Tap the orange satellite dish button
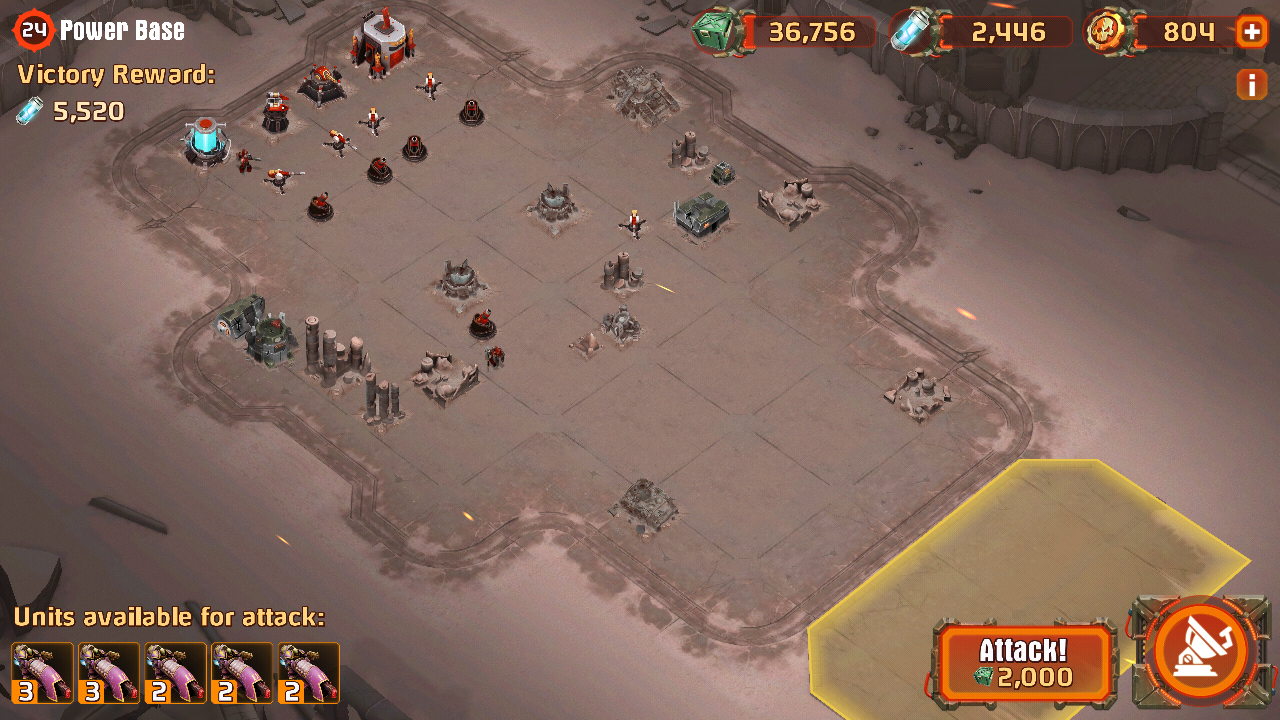The image size is (1280, 720). click(1200, 651)
